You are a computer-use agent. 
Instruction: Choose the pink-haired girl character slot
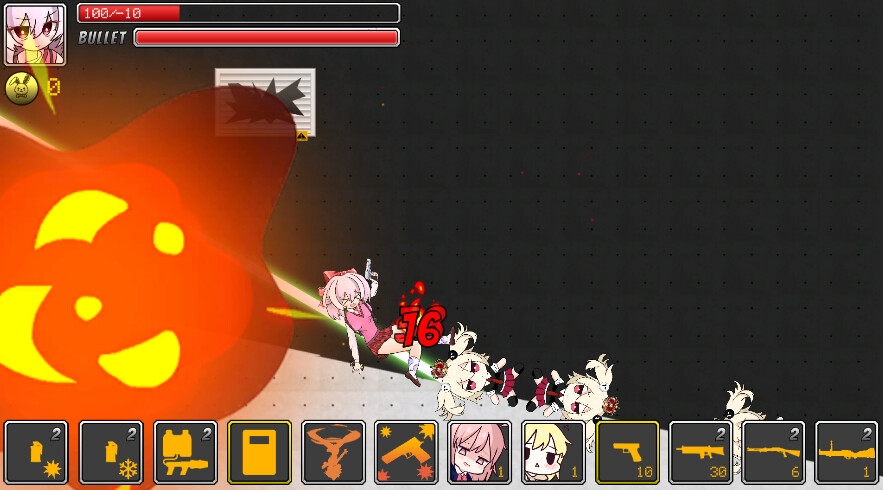(x=480, y=452)
